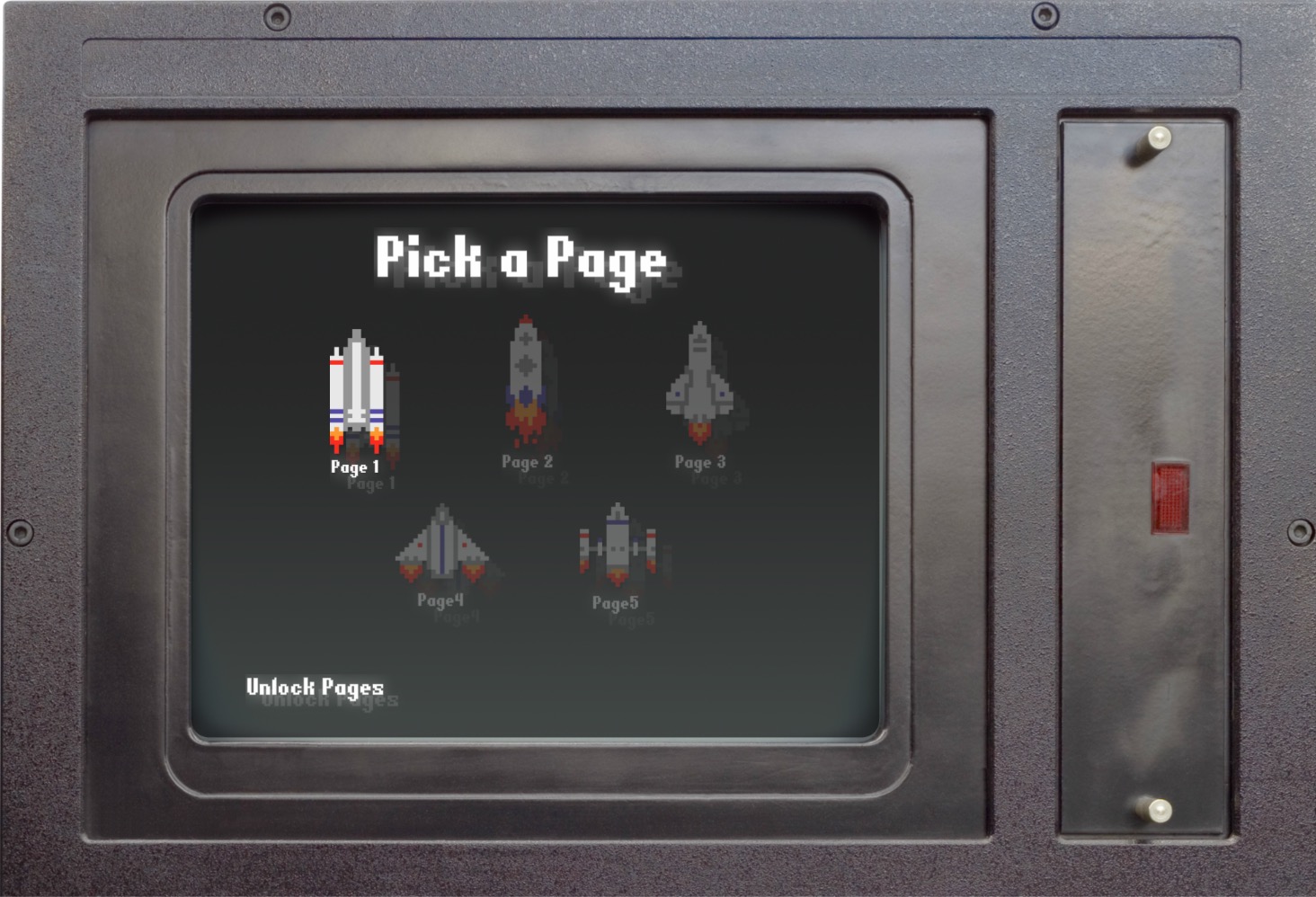Choose the Page4 caption text
This screenshot has width=1316, height=897.
[x=442, y=599]
